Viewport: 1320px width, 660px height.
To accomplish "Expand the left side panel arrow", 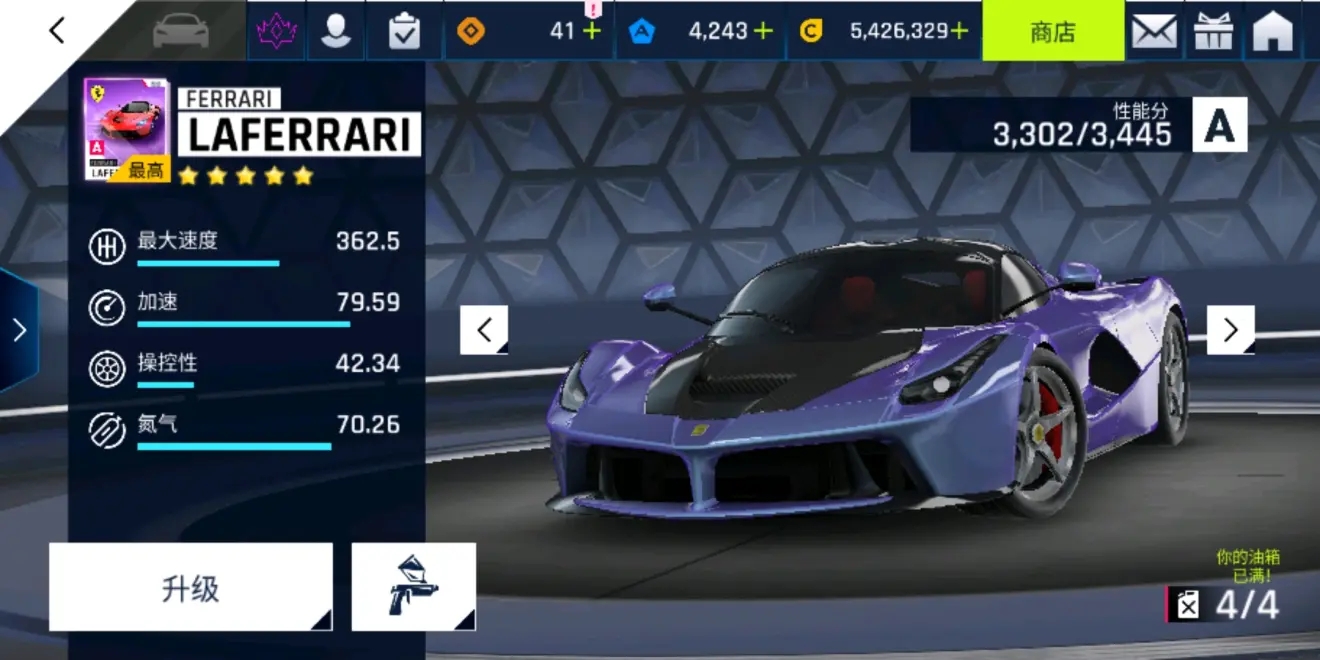I will point(18,330).
